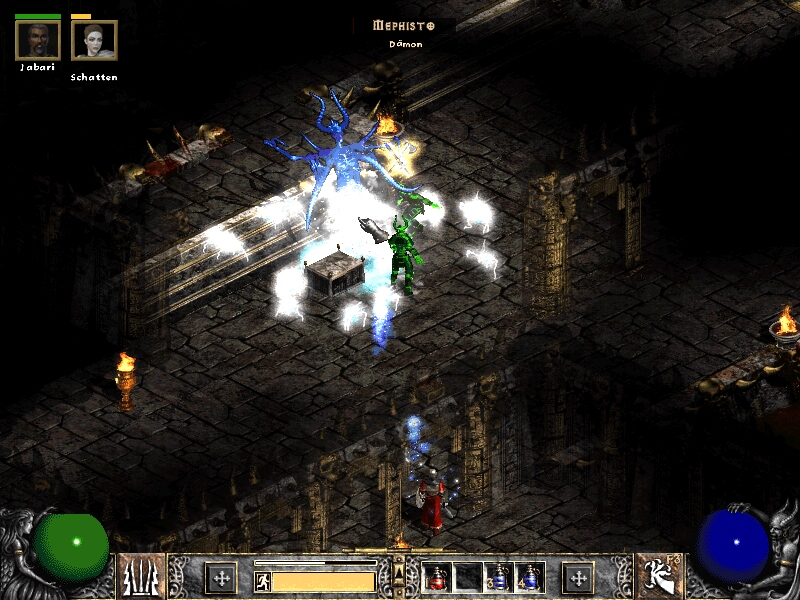Click the Schatten shadow portrait
This screenshot has height=600, width=800.
click(94, 41)
